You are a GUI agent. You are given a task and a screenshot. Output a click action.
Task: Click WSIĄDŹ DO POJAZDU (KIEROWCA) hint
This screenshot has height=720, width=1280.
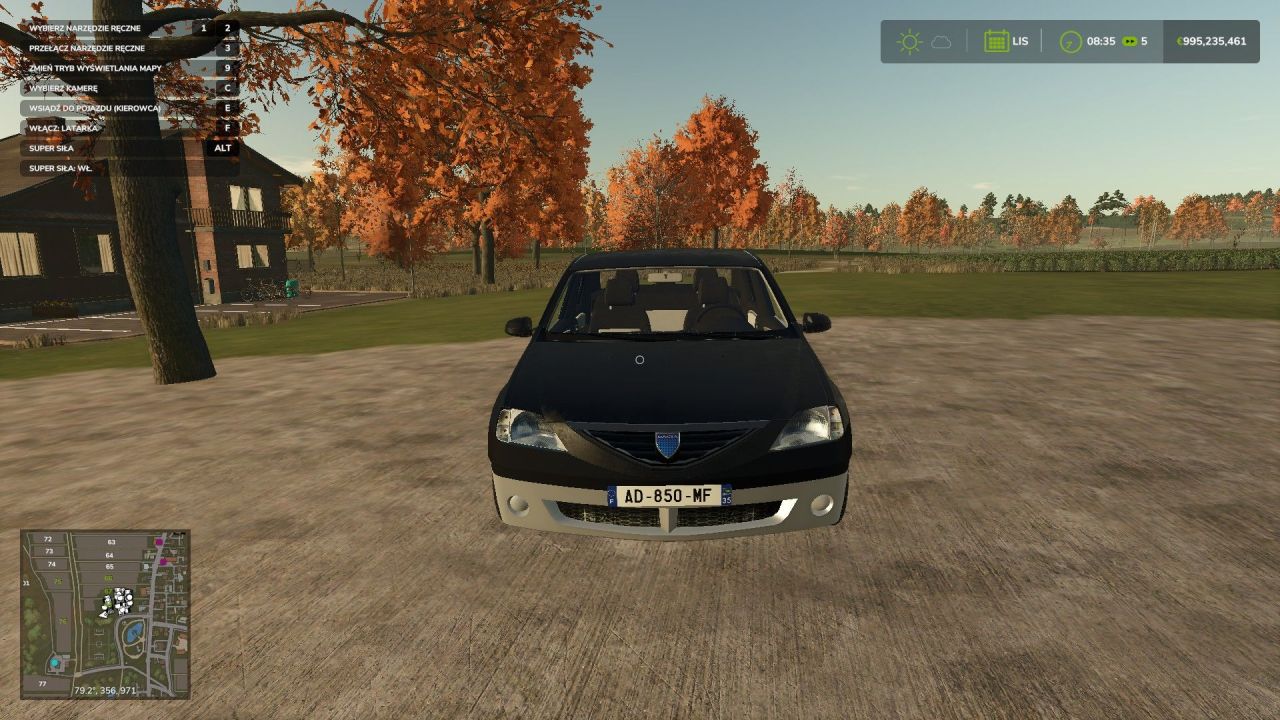pyautogui.click(x=95, y=108)
